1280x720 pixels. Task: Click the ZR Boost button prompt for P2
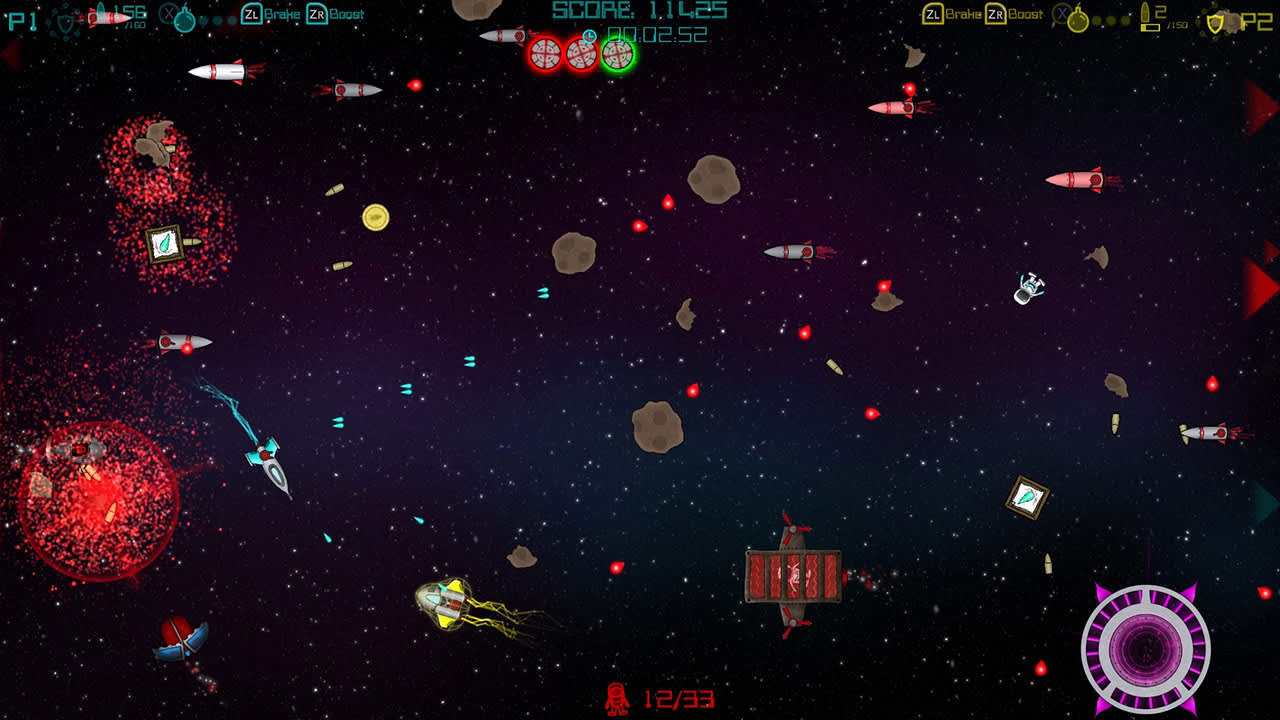click(994, 15)
